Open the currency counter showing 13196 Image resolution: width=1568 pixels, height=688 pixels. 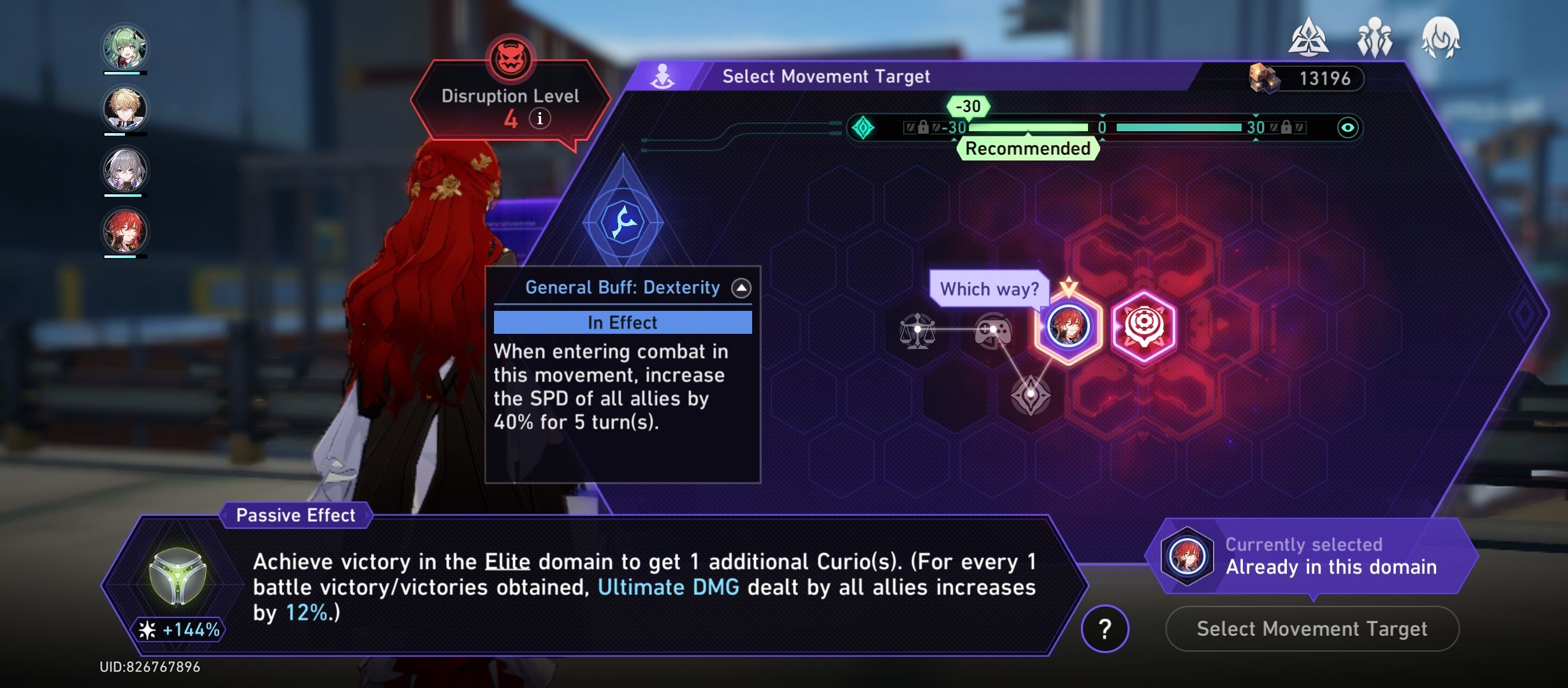coord(1307,78)
